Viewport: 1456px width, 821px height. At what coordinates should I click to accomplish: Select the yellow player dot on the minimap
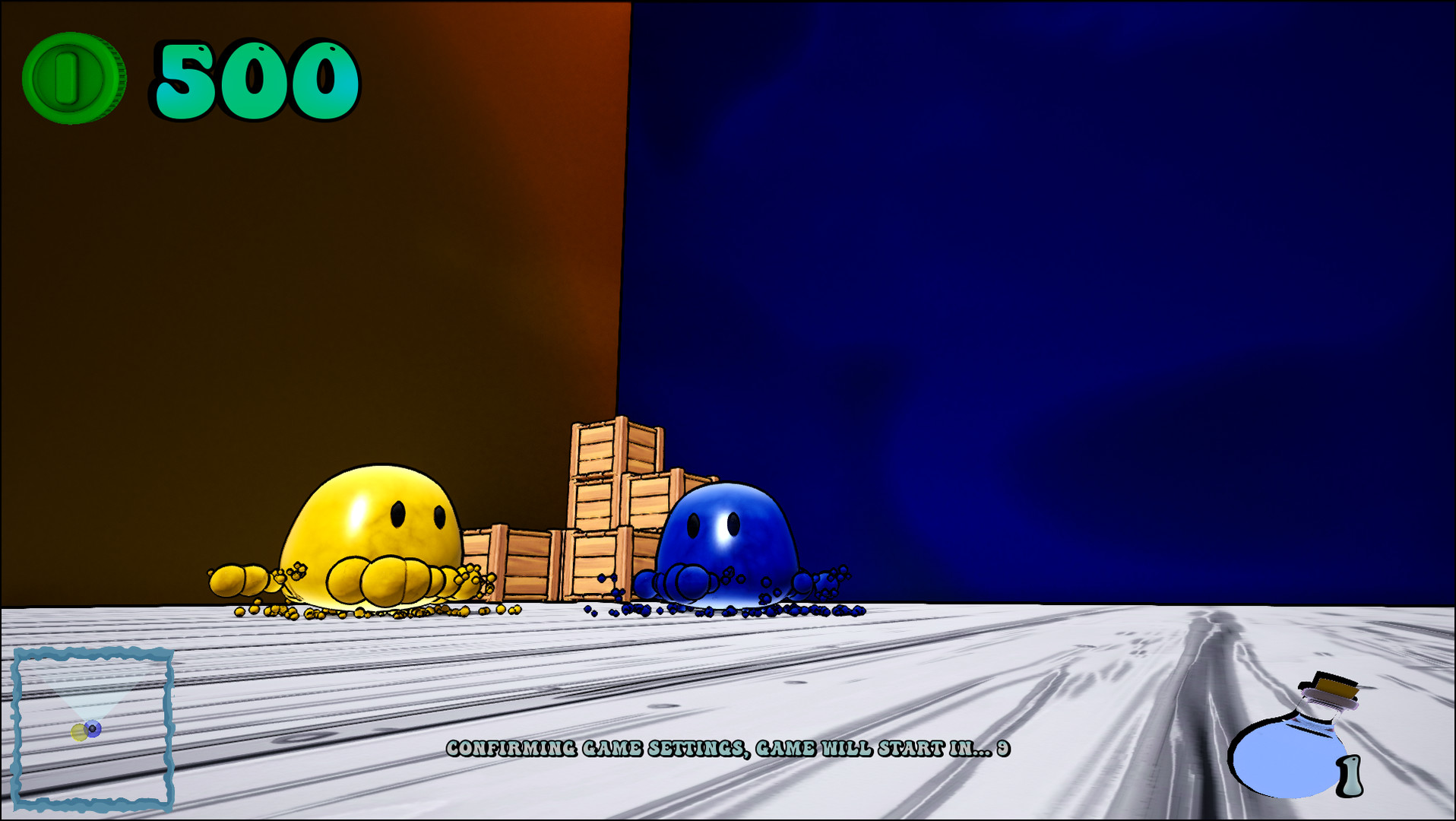click(x=78, y=732)
